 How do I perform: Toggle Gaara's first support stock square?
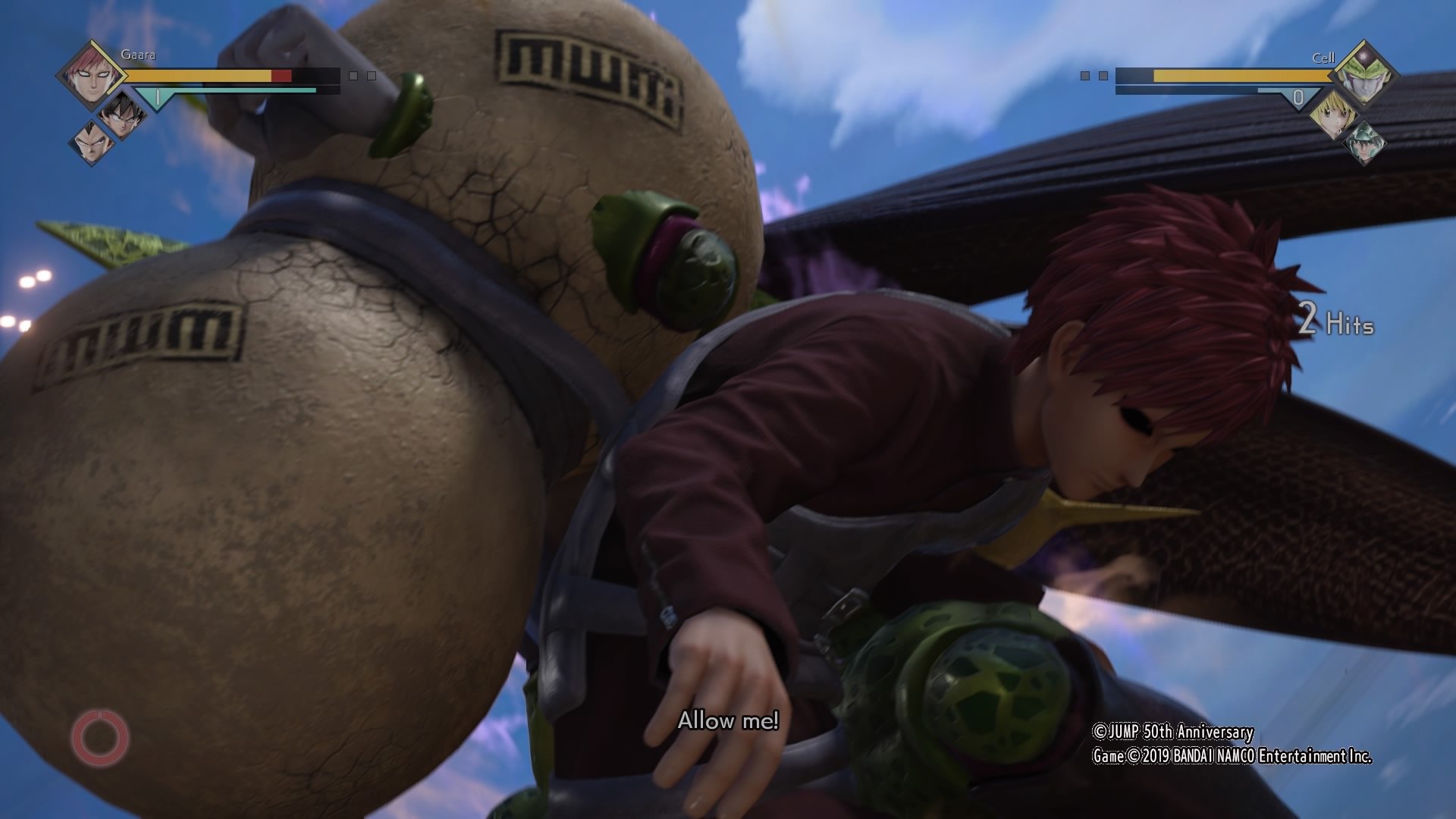pos(353,77)
